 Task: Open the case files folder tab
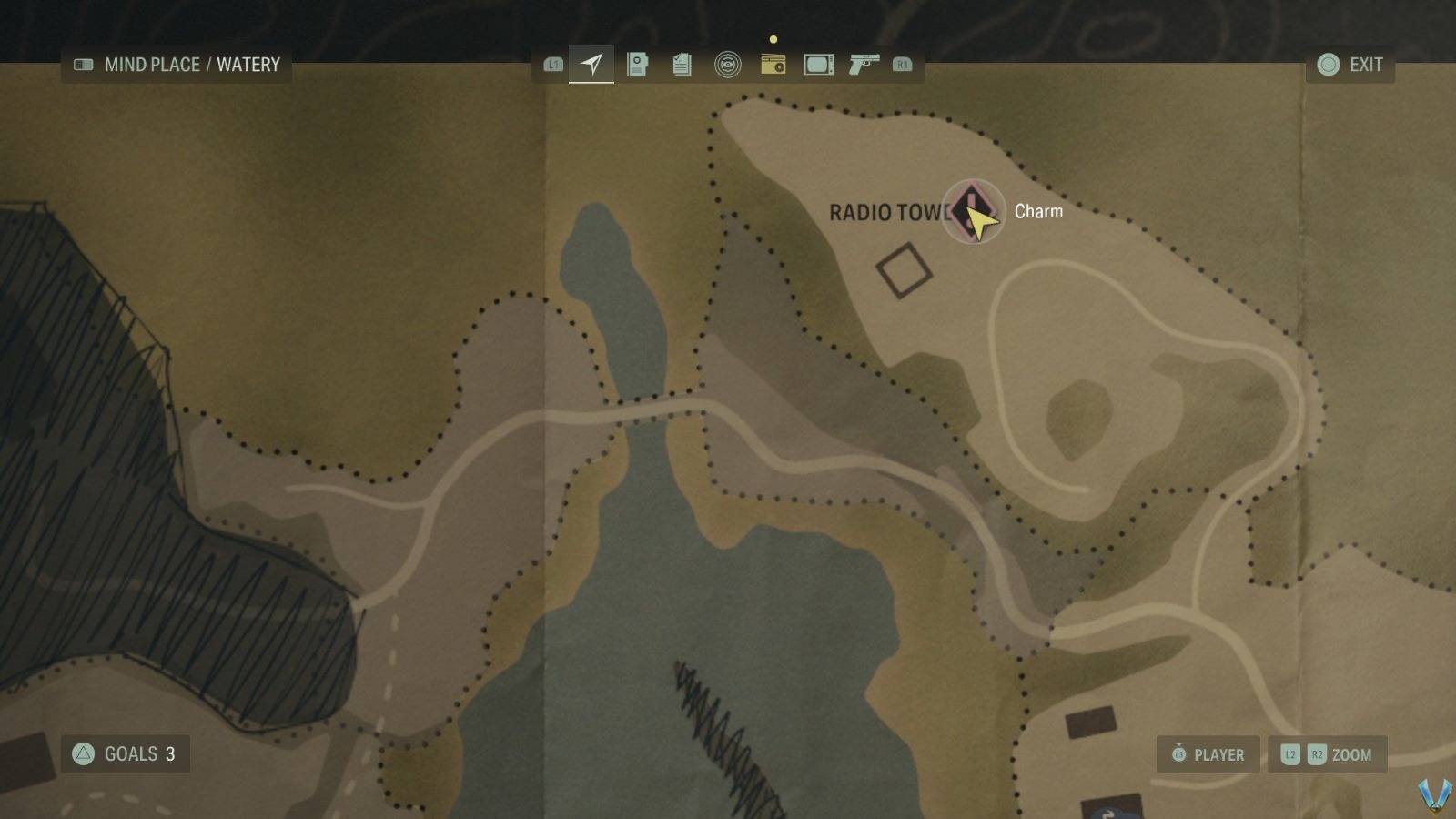click(x=637, y=65)
